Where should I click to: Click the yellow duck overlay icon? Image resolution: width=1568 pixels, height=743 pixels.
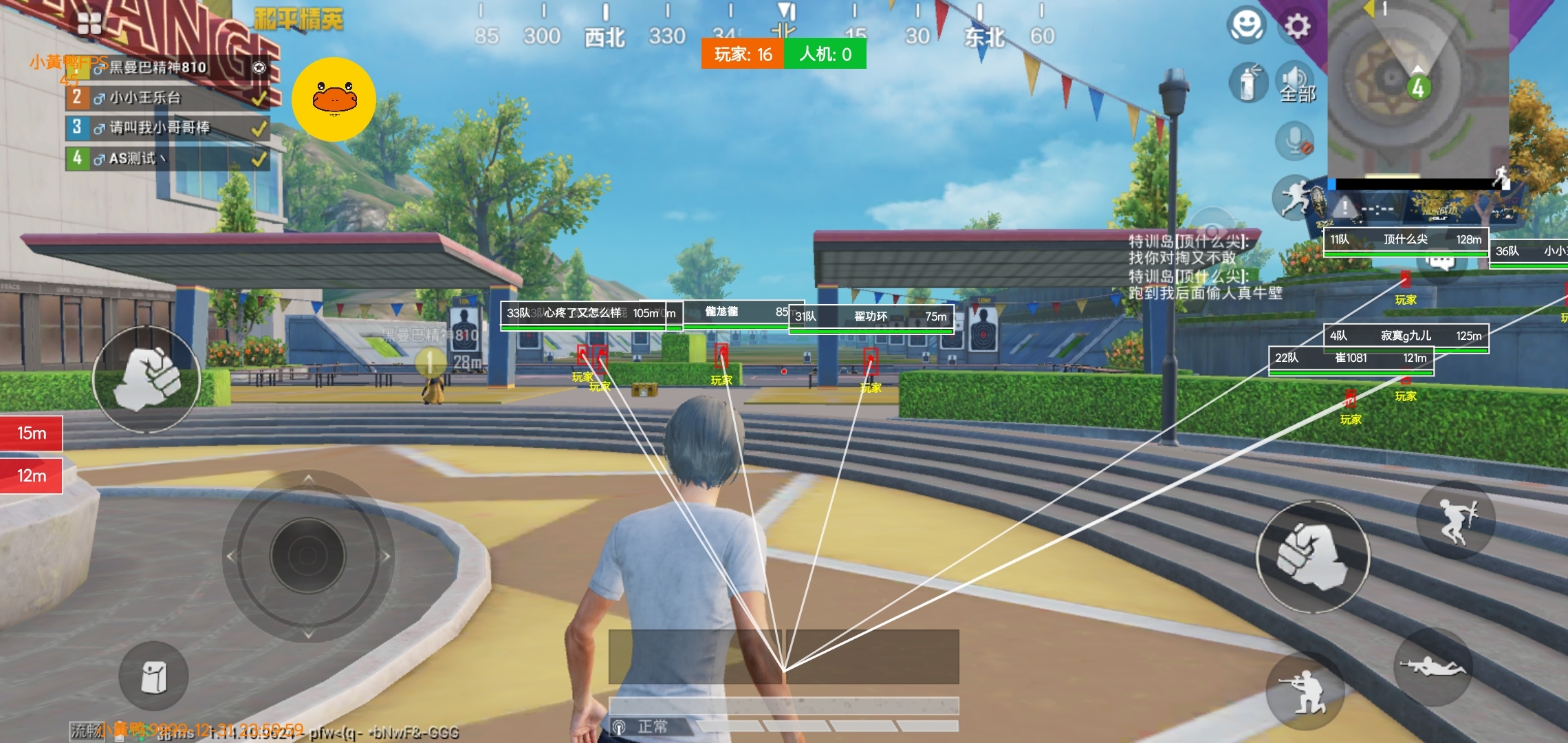click(x=334, y=99)
